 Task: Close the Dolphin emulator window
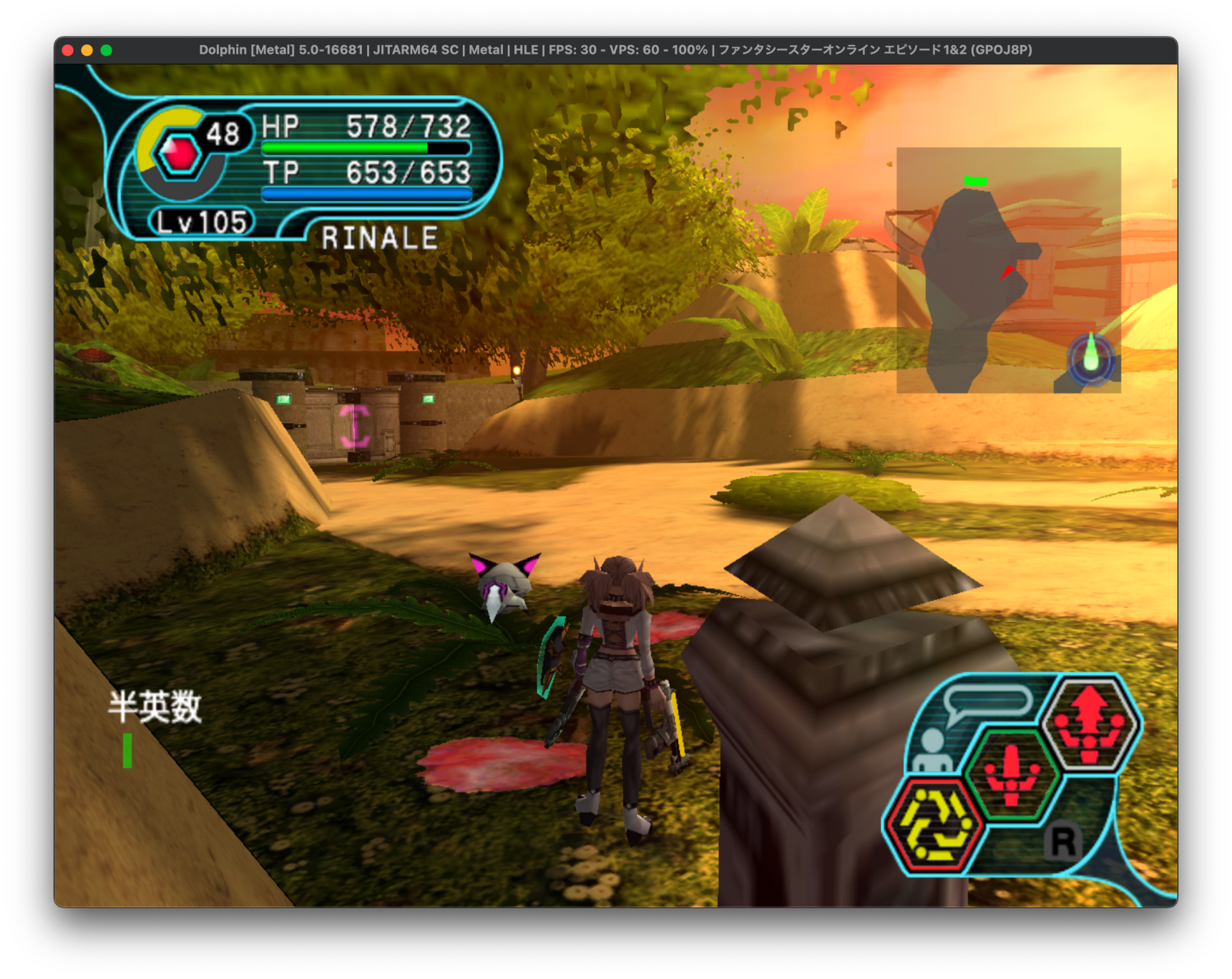pos(68,50)
